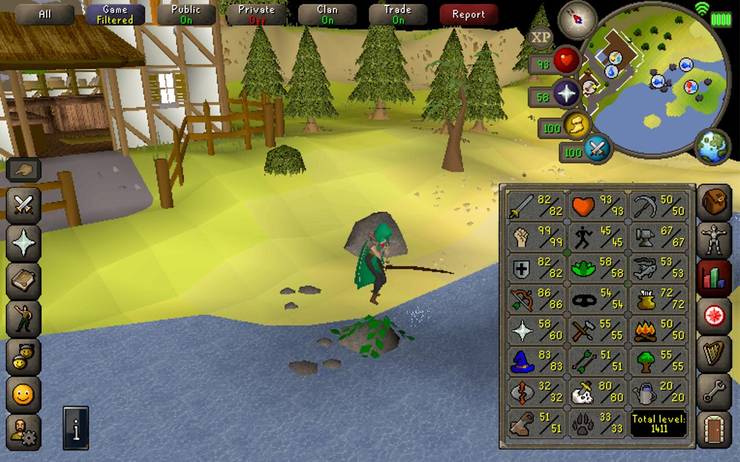
Task: Open the yellow smiley friends list tab
Action: pyautogui.click(x=23, y=393)
